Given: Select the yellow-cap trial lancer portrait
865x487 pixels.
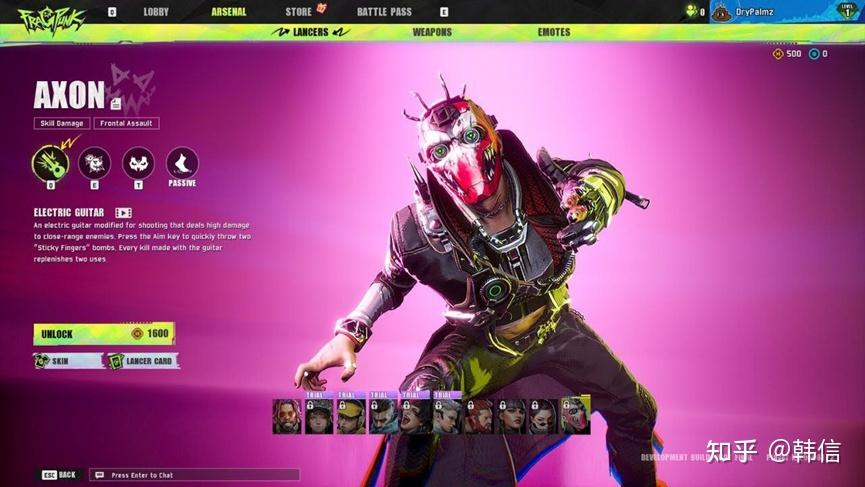Looking at the screenshot, I should pyautogui.click(x=351, y=416).
